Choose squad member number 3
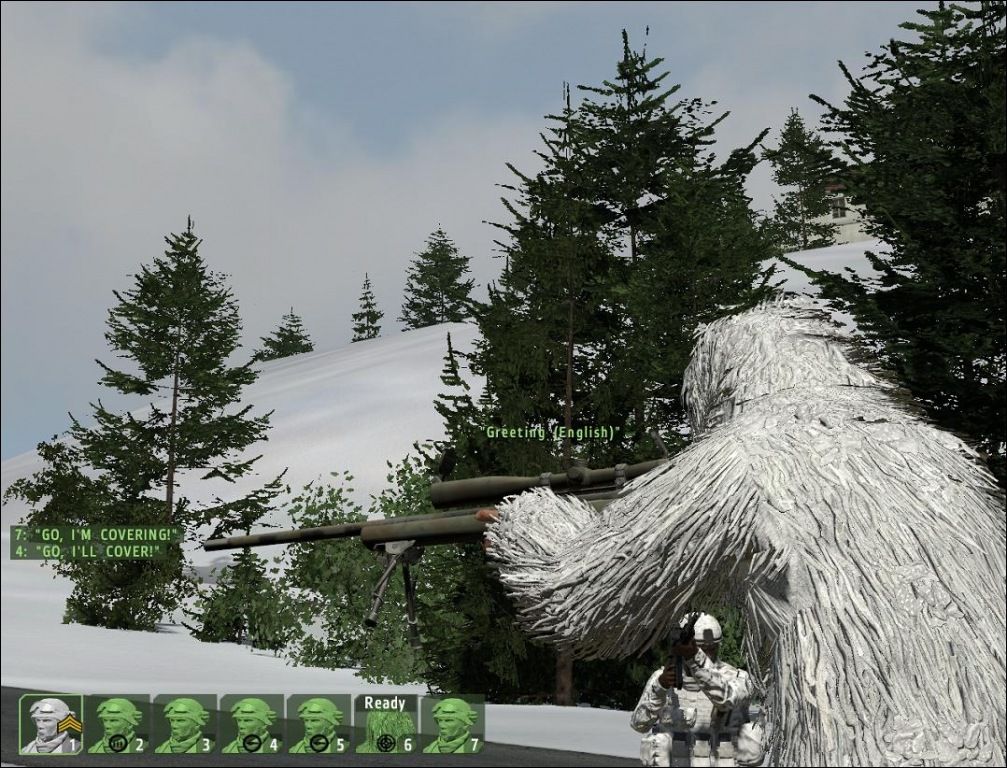This screenshot has width=1007, height=768. click(185, 724)
